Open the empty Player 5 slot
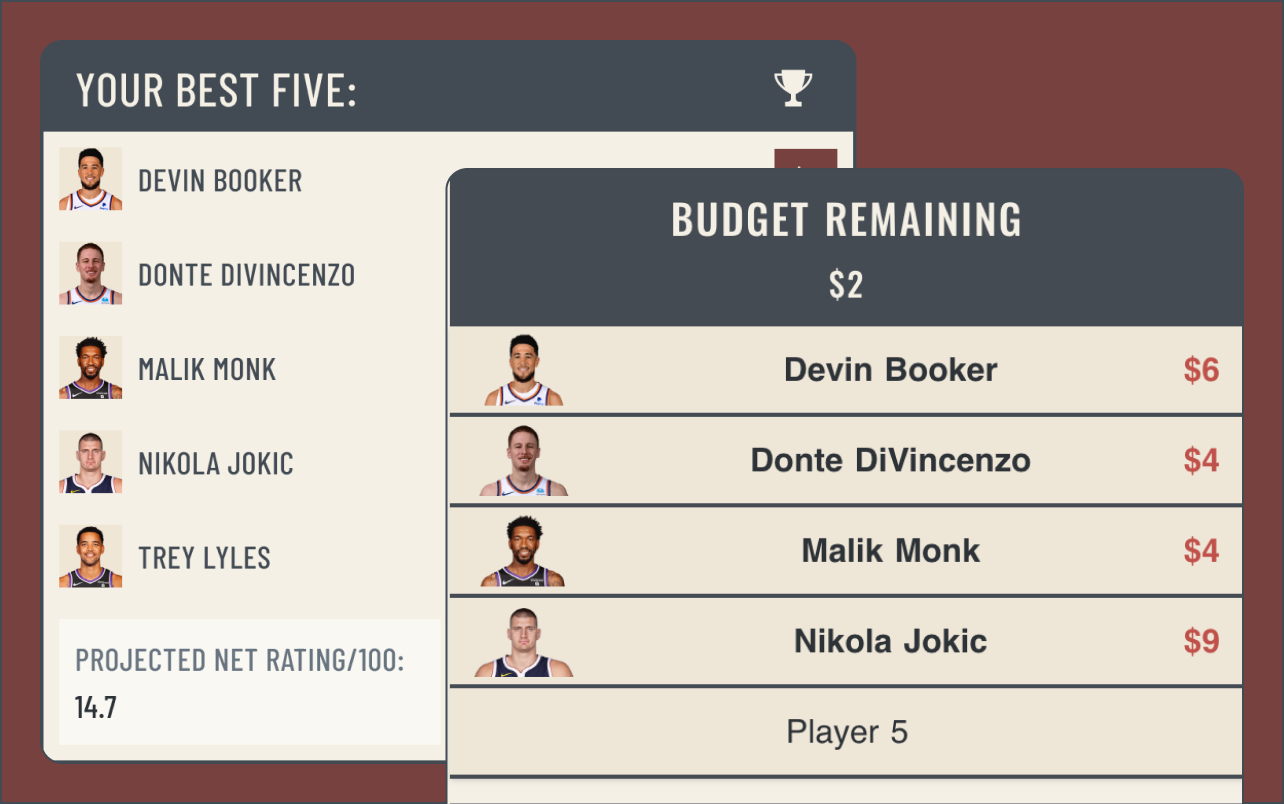Image resolution: width=1284 pixels, height=804 pixels. click(x=846, y=732)
